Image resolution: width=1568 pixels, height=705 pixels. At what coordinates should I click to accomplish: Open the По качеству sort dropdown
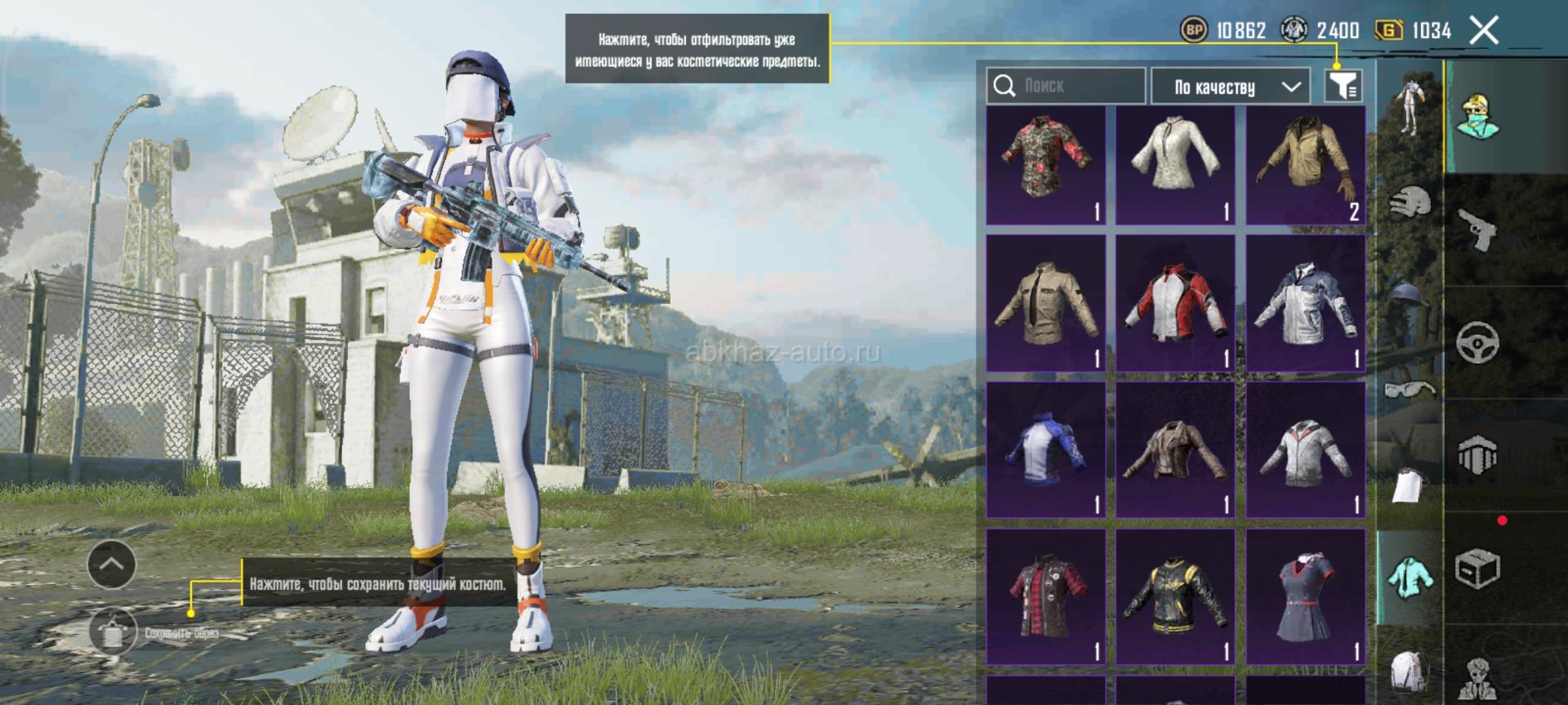click(x=1230, y=87)
